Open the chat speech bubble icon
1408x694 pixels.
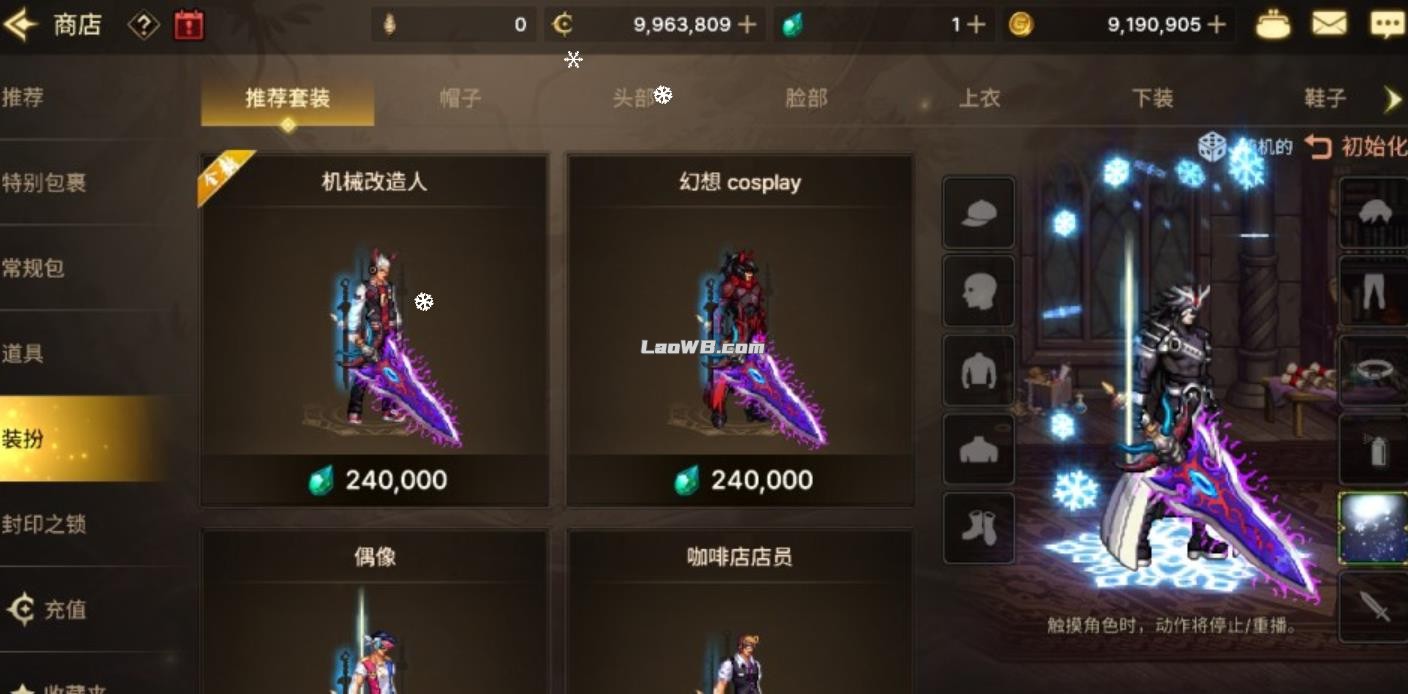click(x=1386, y=24)
